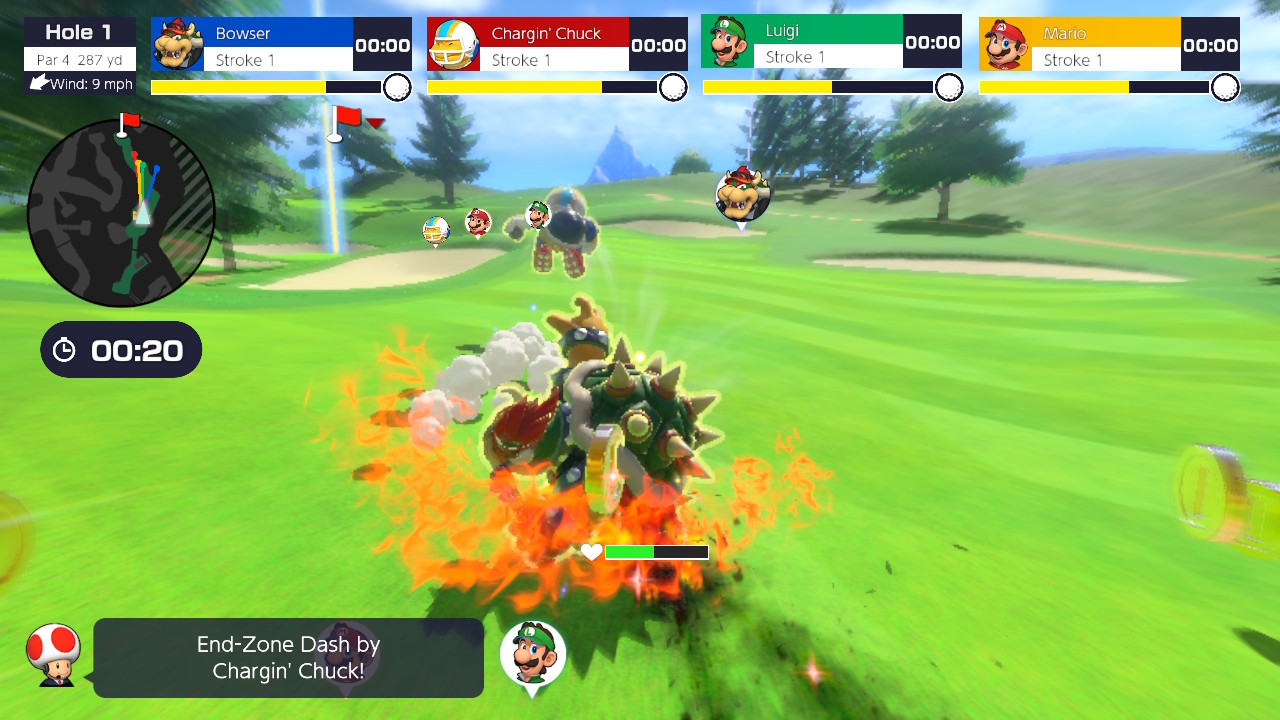Image resolution: width=1280 pixels, height=720 pixels.
Task: Click Mario's portrait in the top-right panel
Action: click(1005, 42)
